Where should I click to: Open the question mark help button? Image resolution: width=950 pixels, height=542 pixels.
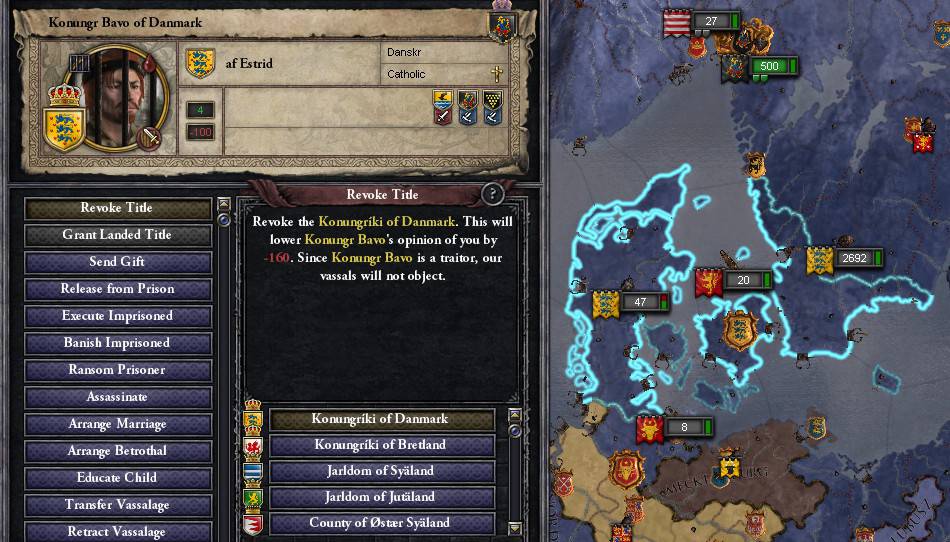(x=492, y=194)
